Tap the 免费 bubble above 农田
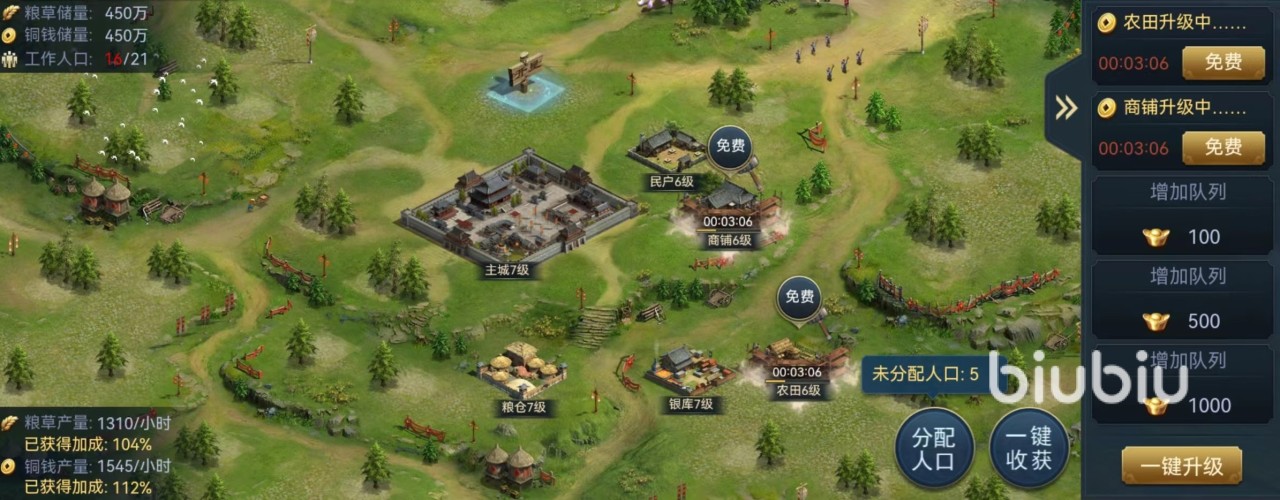This screenshot has width=1280, height=500. pyautogui.click(x=799, y=297)
